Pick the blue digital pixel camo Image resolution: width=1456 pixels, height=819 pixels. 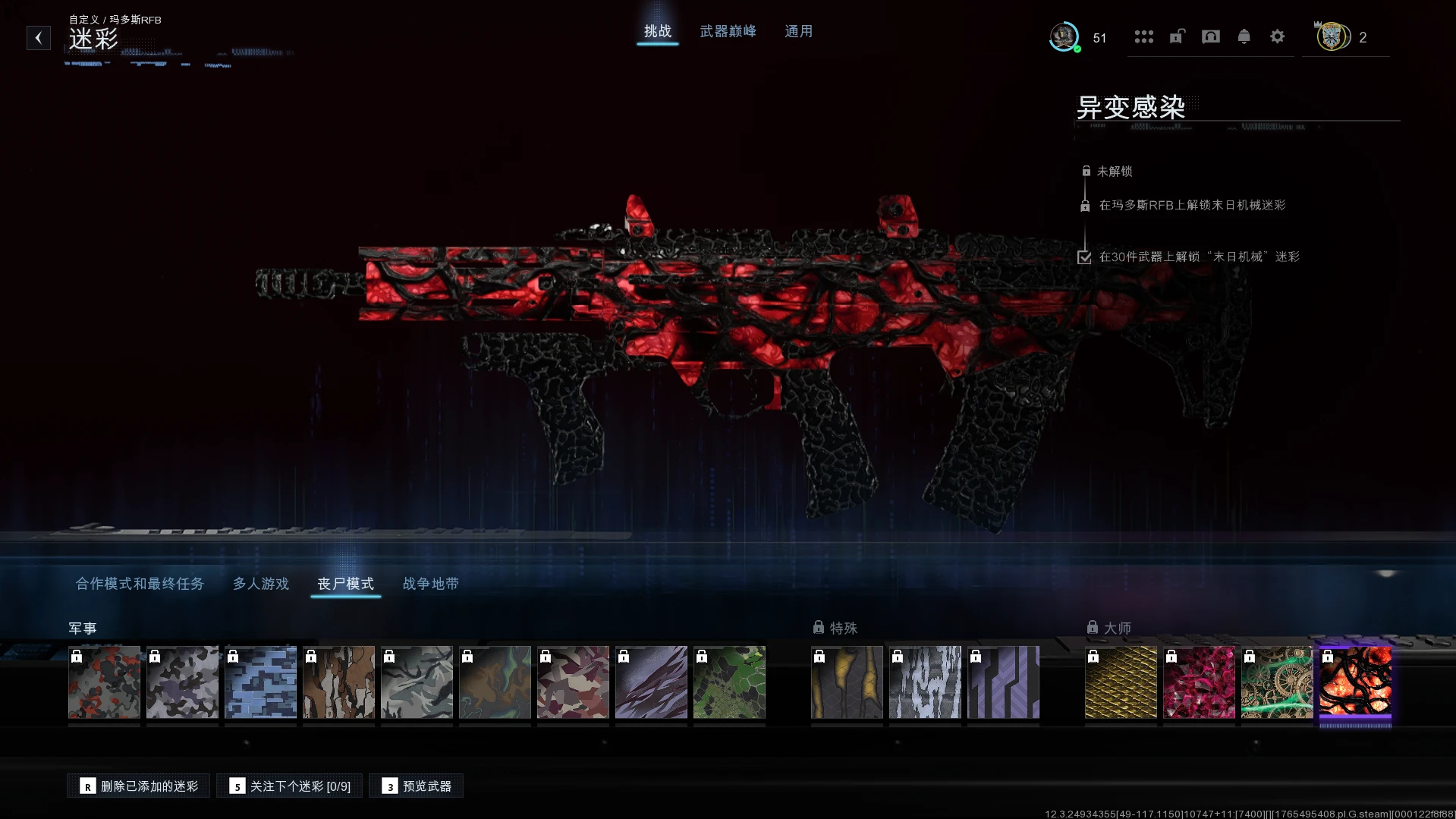coord(260,682)
